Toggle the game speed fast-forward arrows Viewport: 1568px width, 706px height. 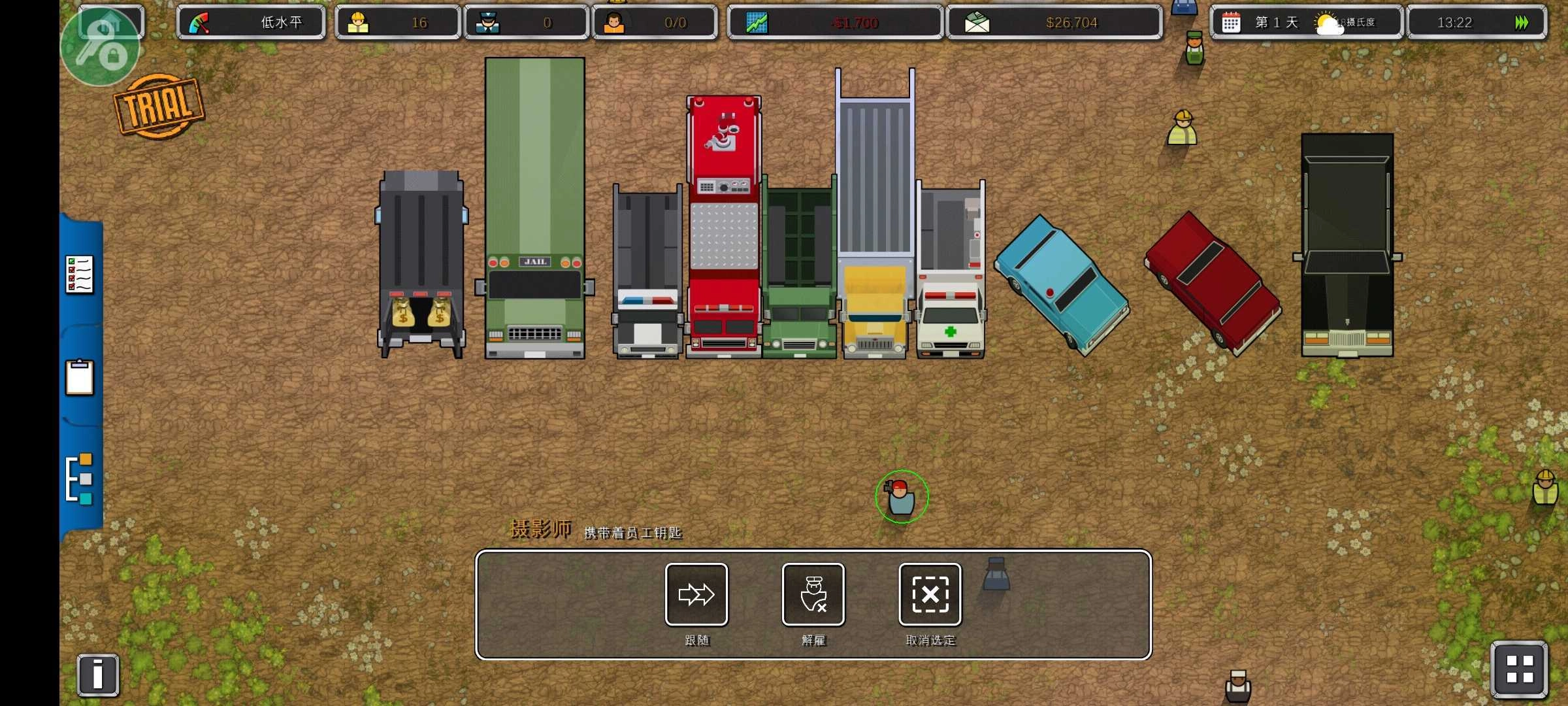(1522, 23)
